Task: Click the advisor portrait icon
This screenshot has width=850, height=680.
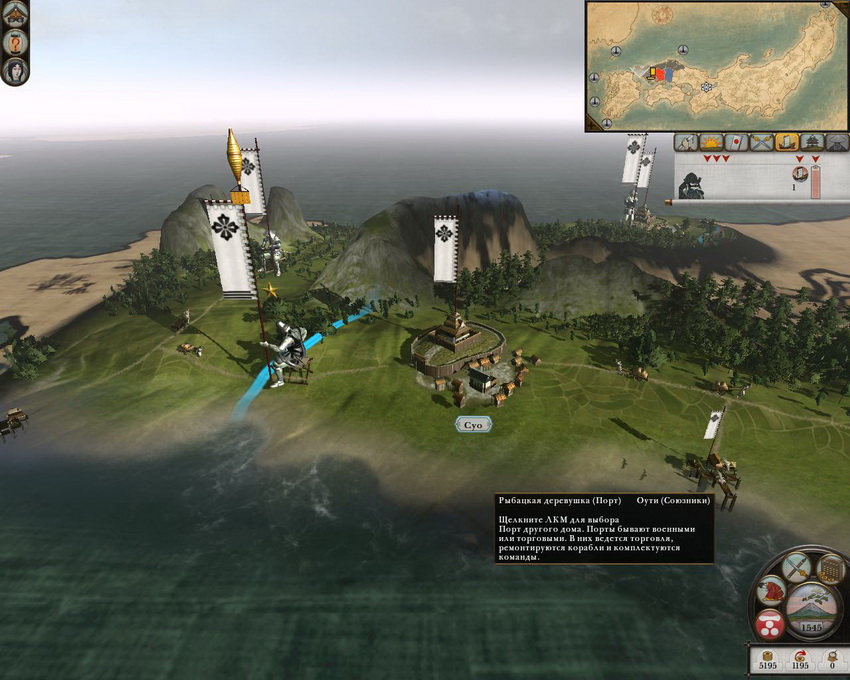Action: pyautogui.click(x=15, y=71)
